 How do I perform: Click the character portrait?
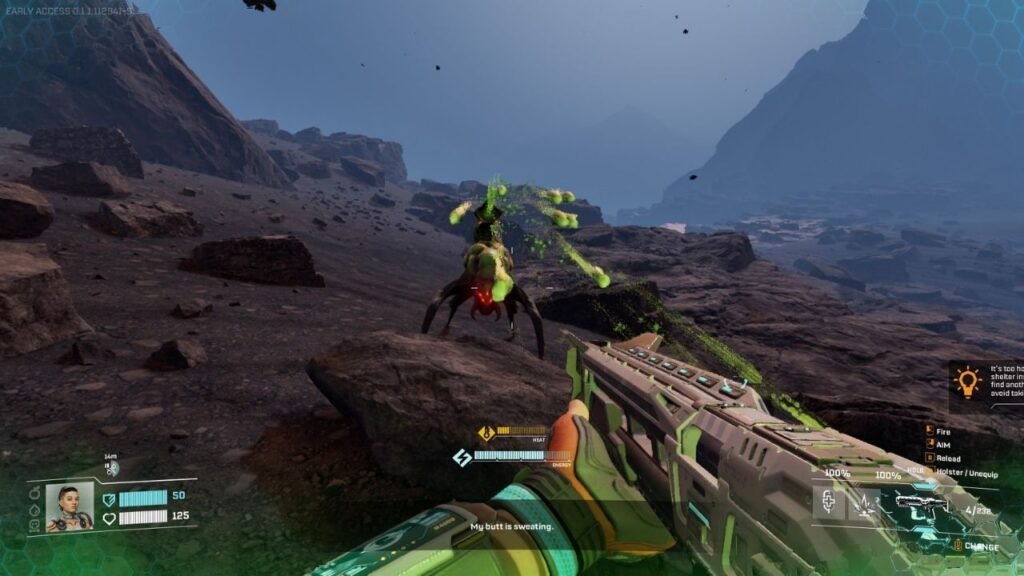[x=69, y=507]
